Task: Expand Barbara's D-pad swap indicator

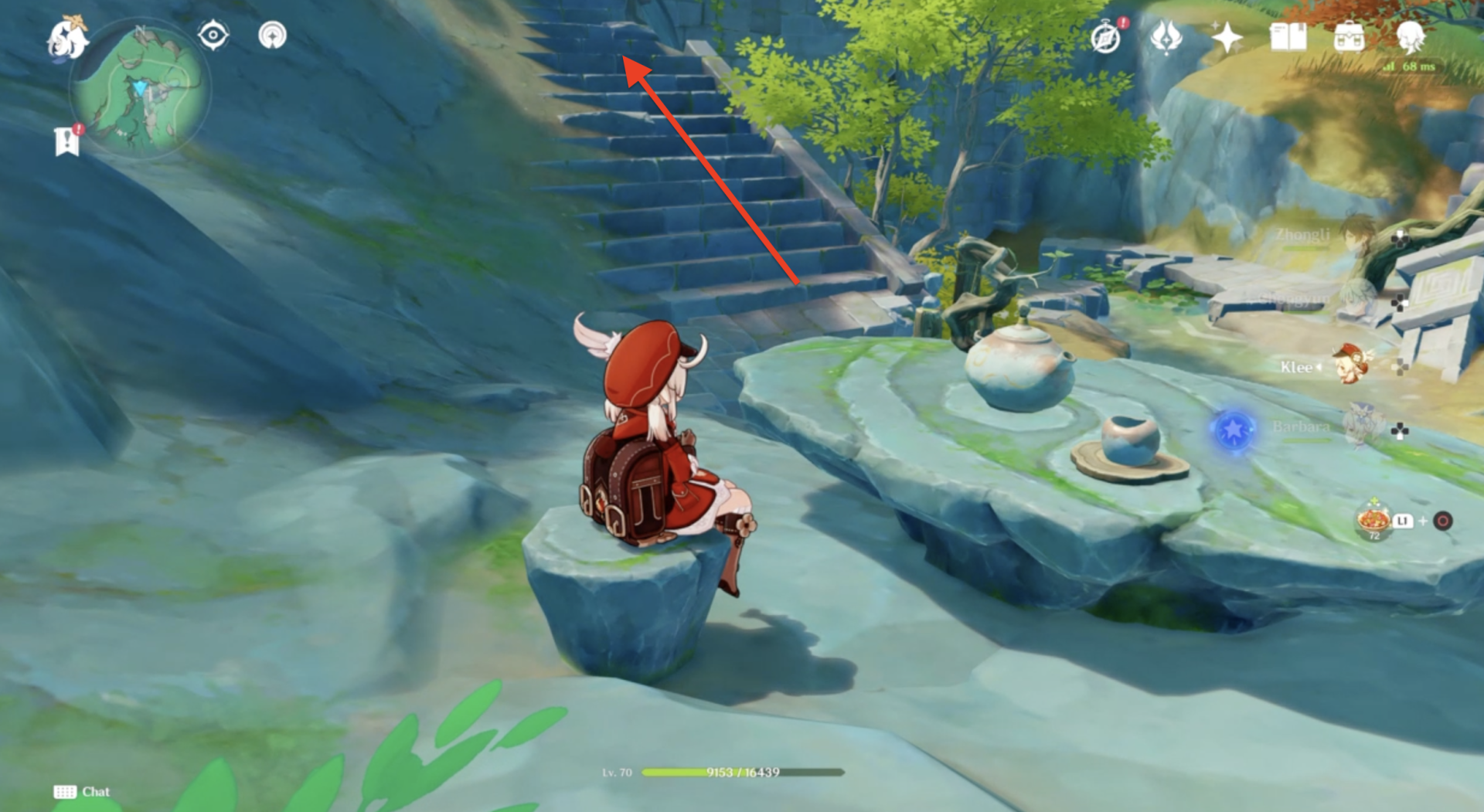Action: tap(1398, 430)
